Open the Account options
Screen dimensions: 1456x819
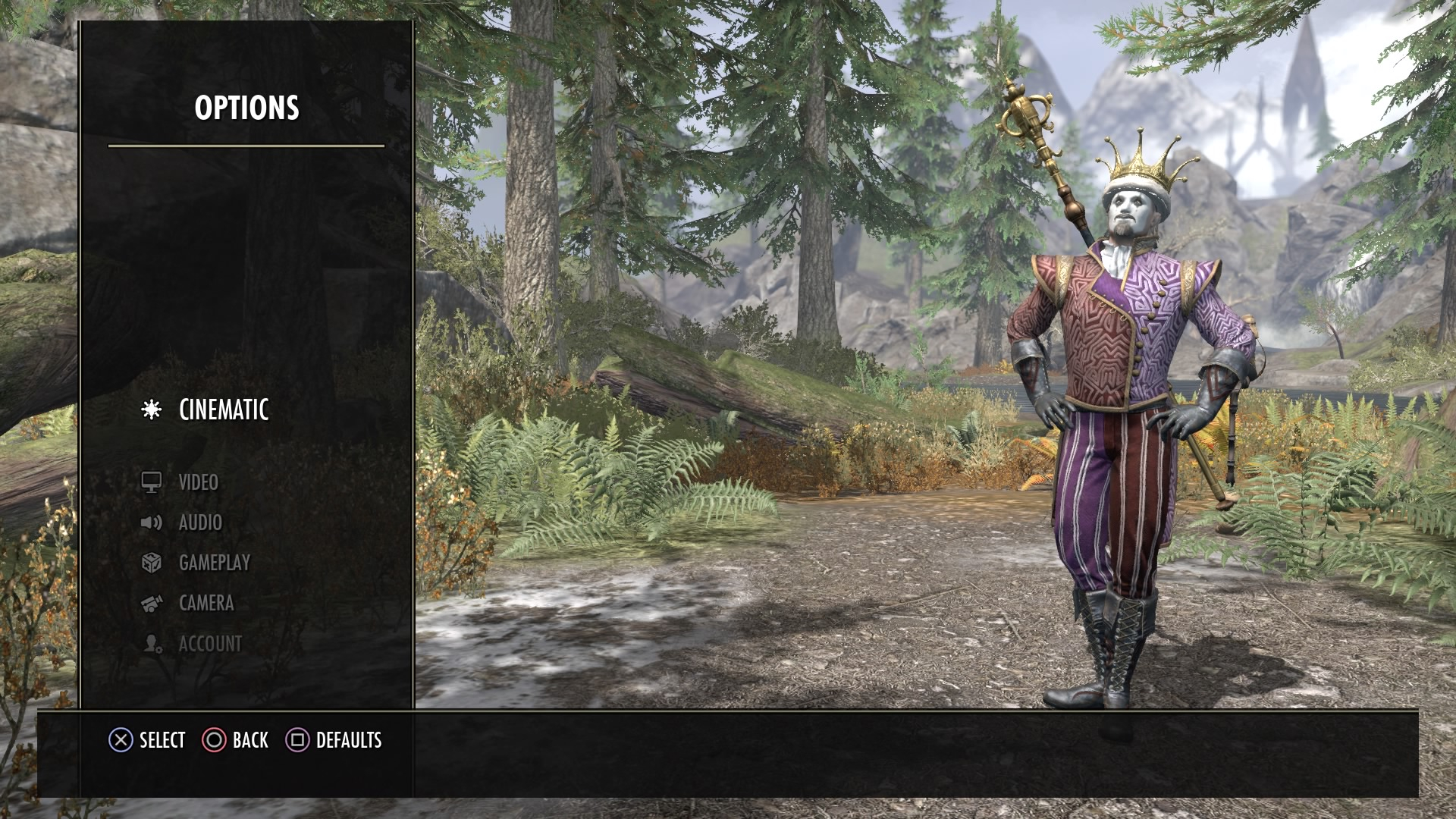[210, 644]
